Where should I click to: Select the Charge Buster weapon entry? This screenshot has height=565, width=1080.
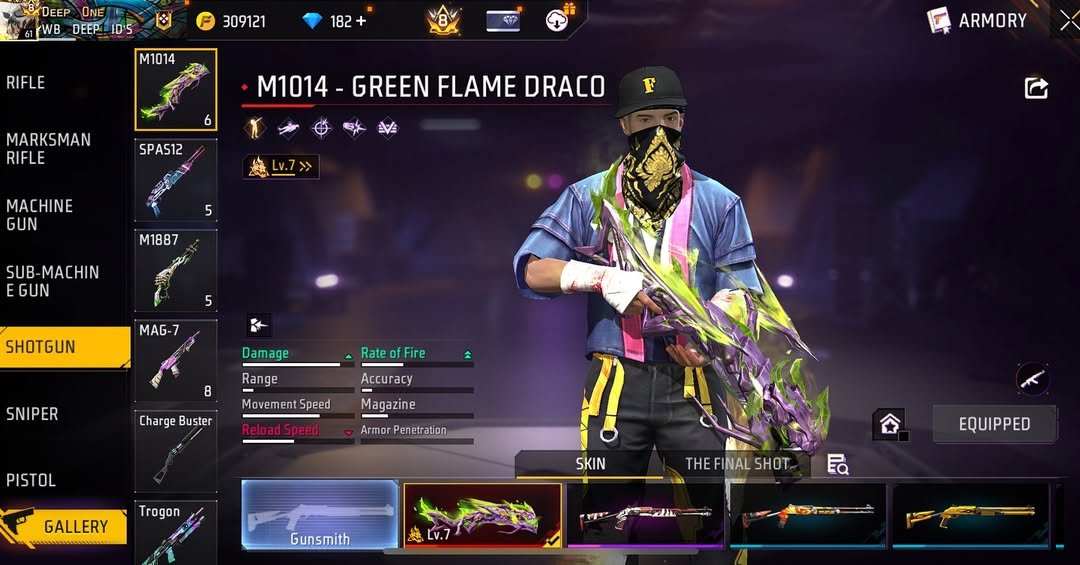176,450
